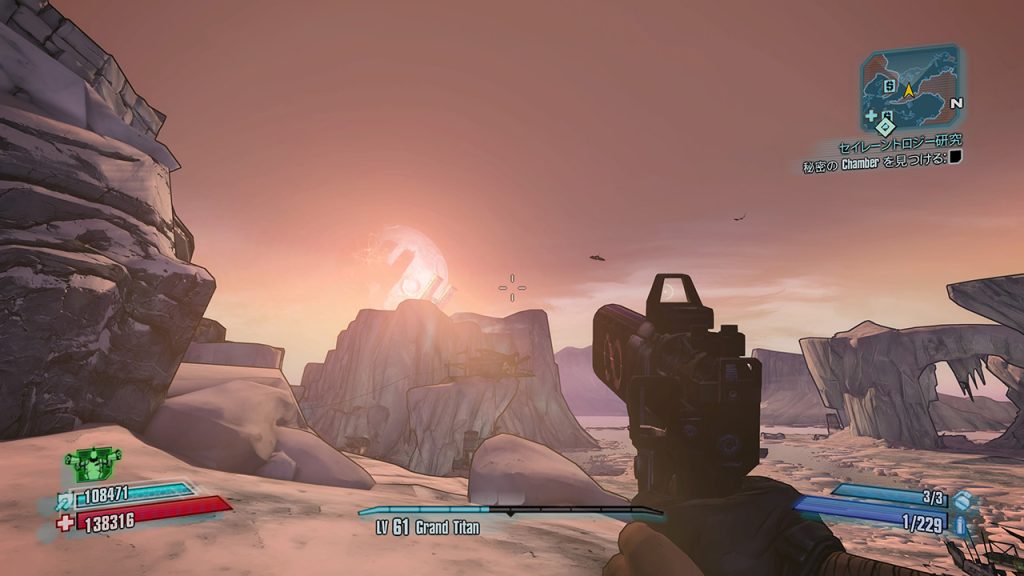Select the grenade count icon

[961, 500]
